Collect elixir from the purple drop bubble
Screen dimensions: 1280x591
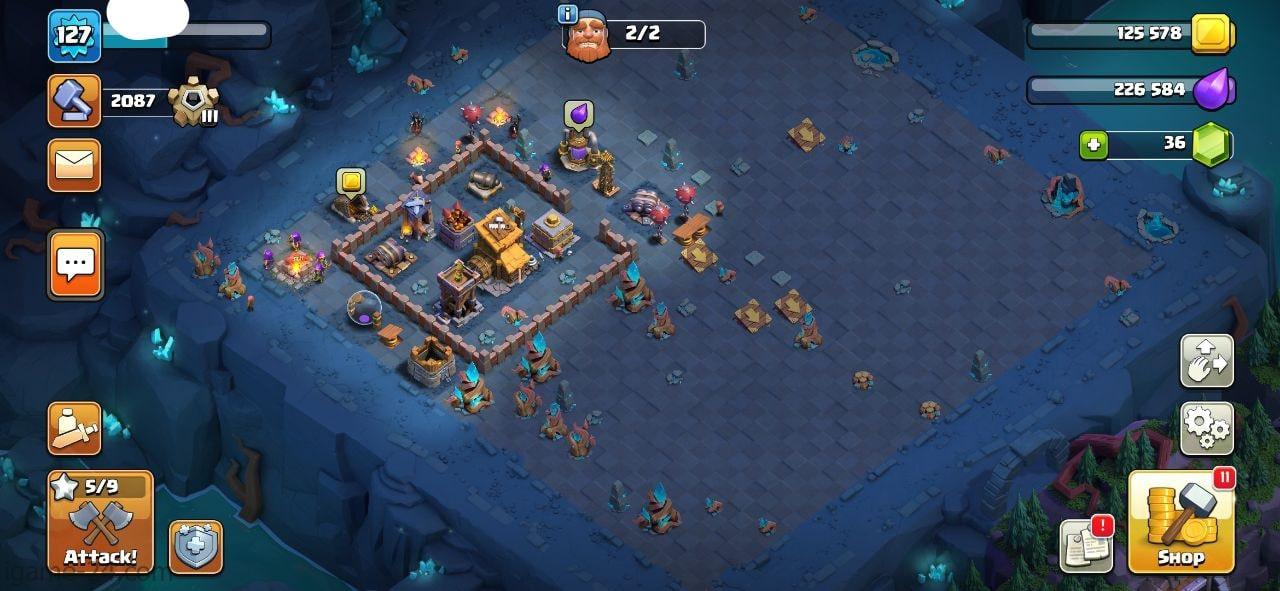[578, 115]
